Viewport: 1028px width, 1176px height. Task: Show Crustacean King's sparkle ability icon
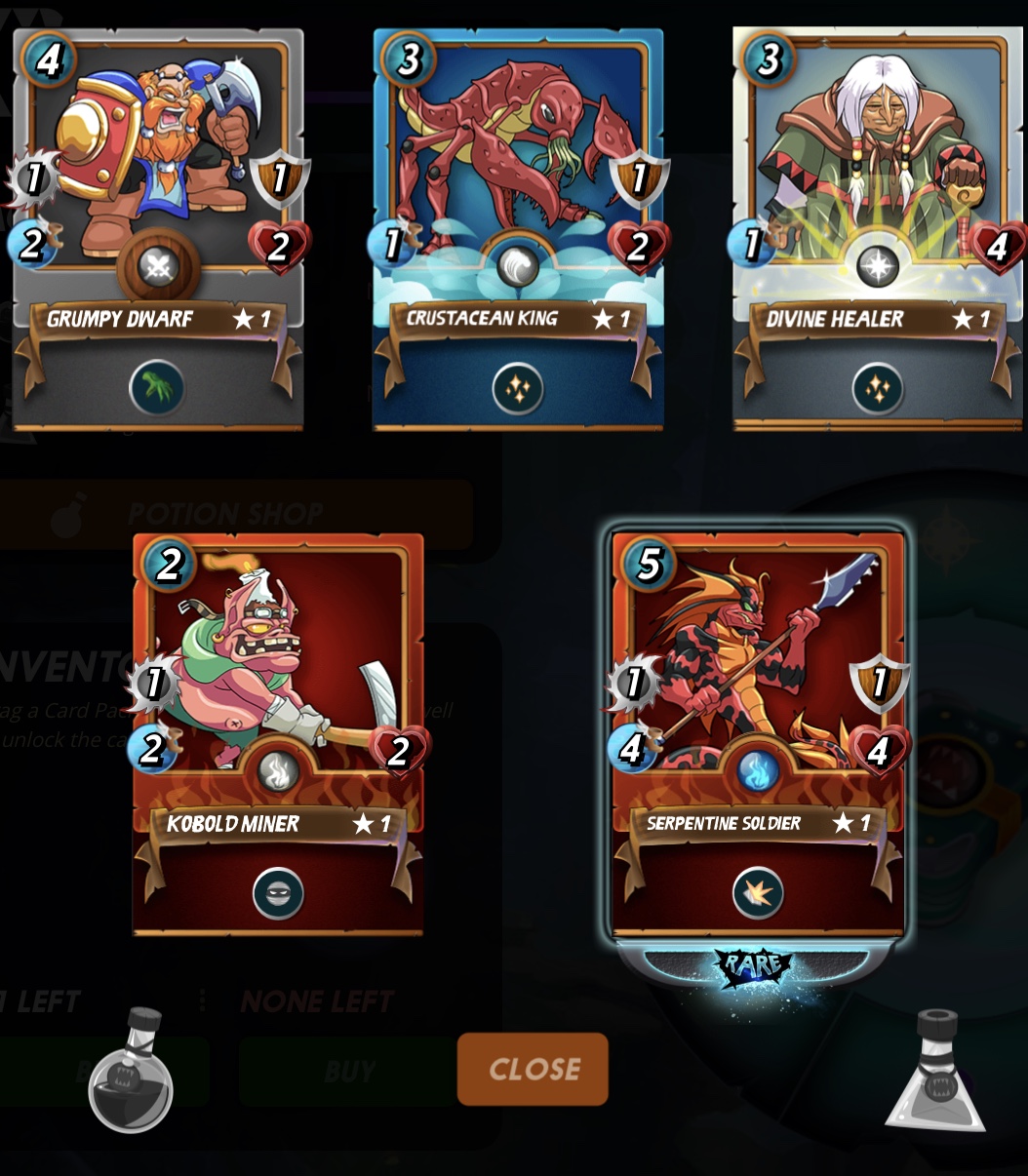518,388
